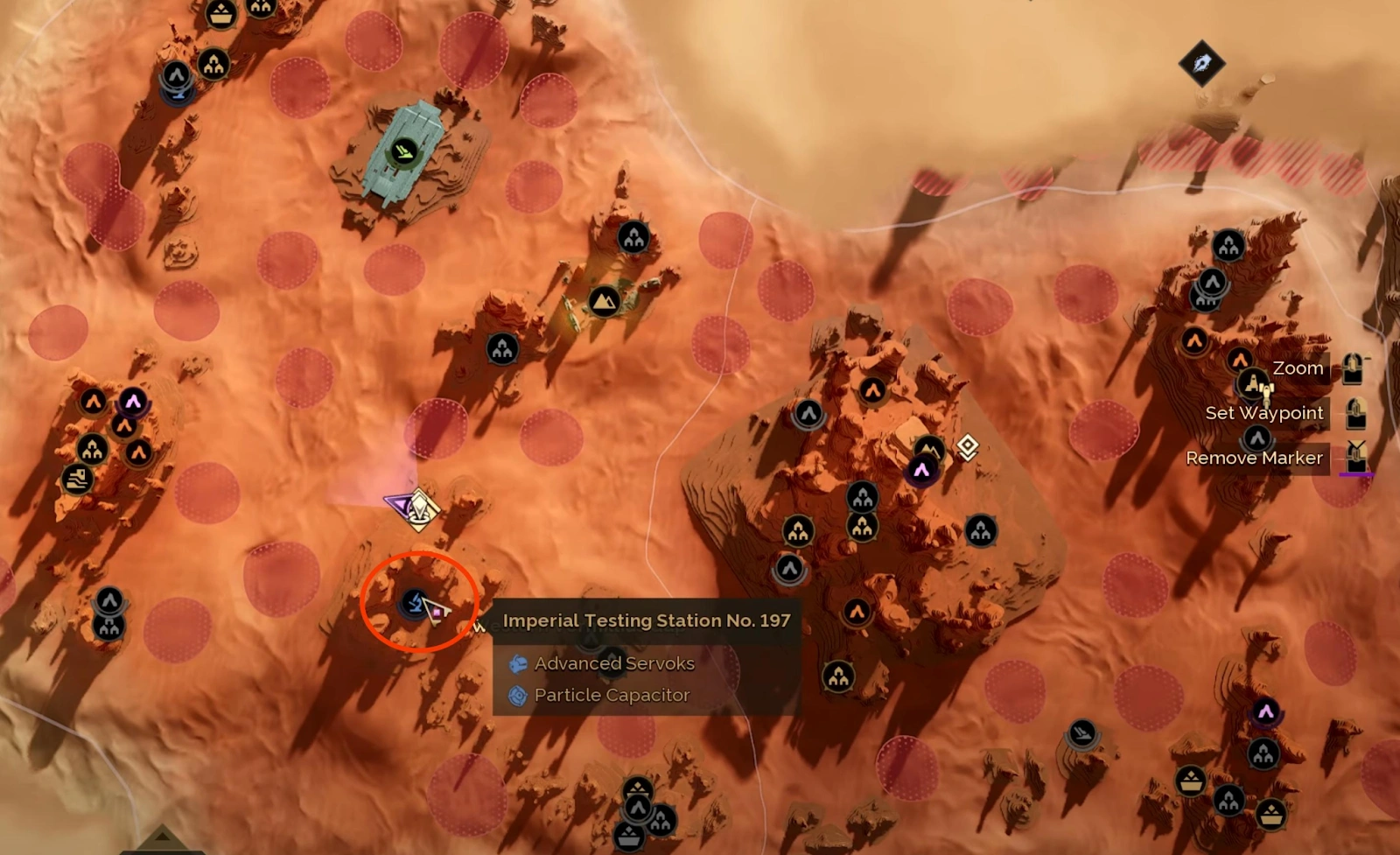1400x855 pixels.
Task: Trigger Remove Marker
Action: click(1255, 457)
